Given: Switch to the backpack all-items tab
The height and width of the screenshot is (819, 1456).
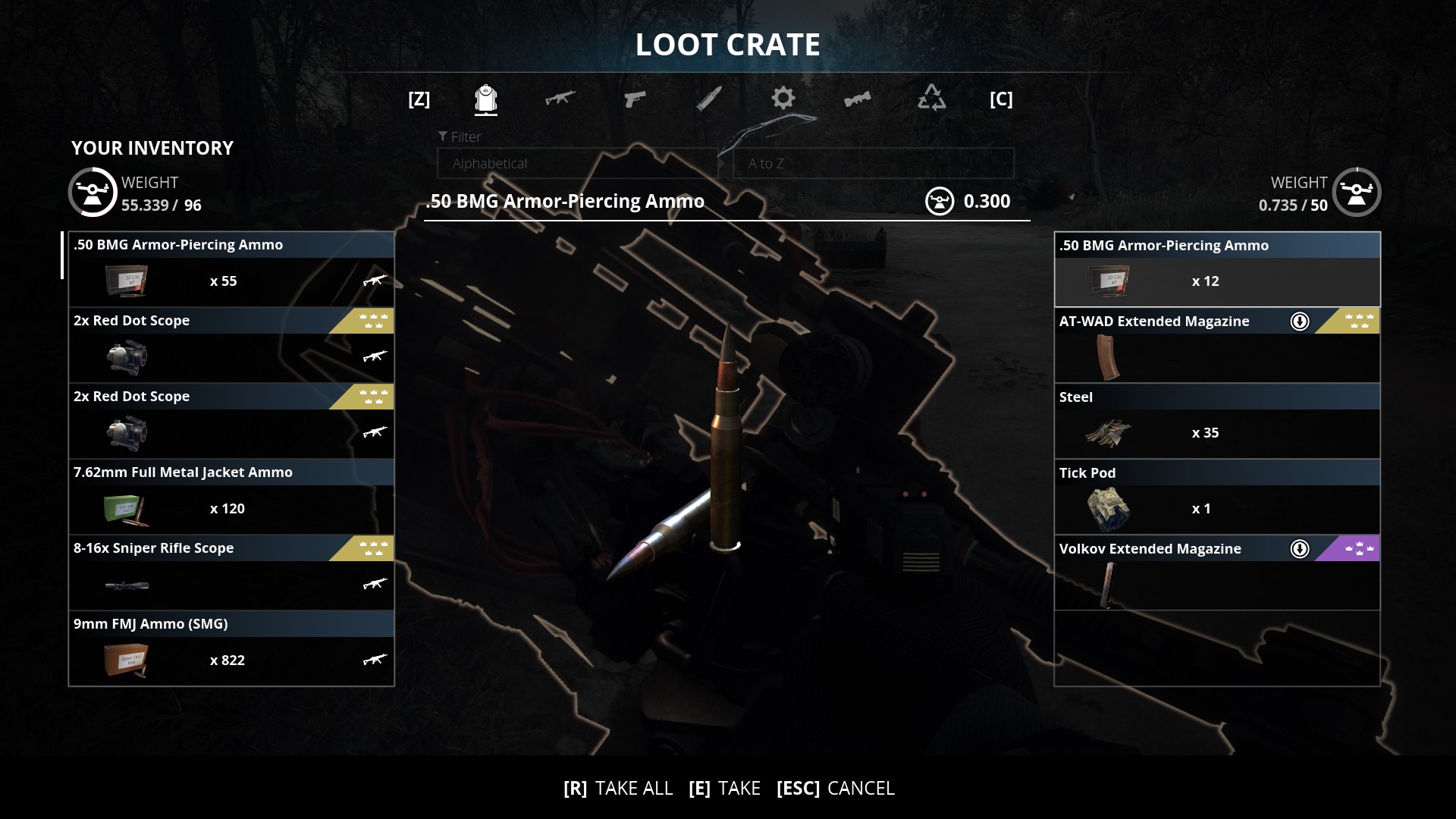Looking at the screenshot, I should point(485,99).
